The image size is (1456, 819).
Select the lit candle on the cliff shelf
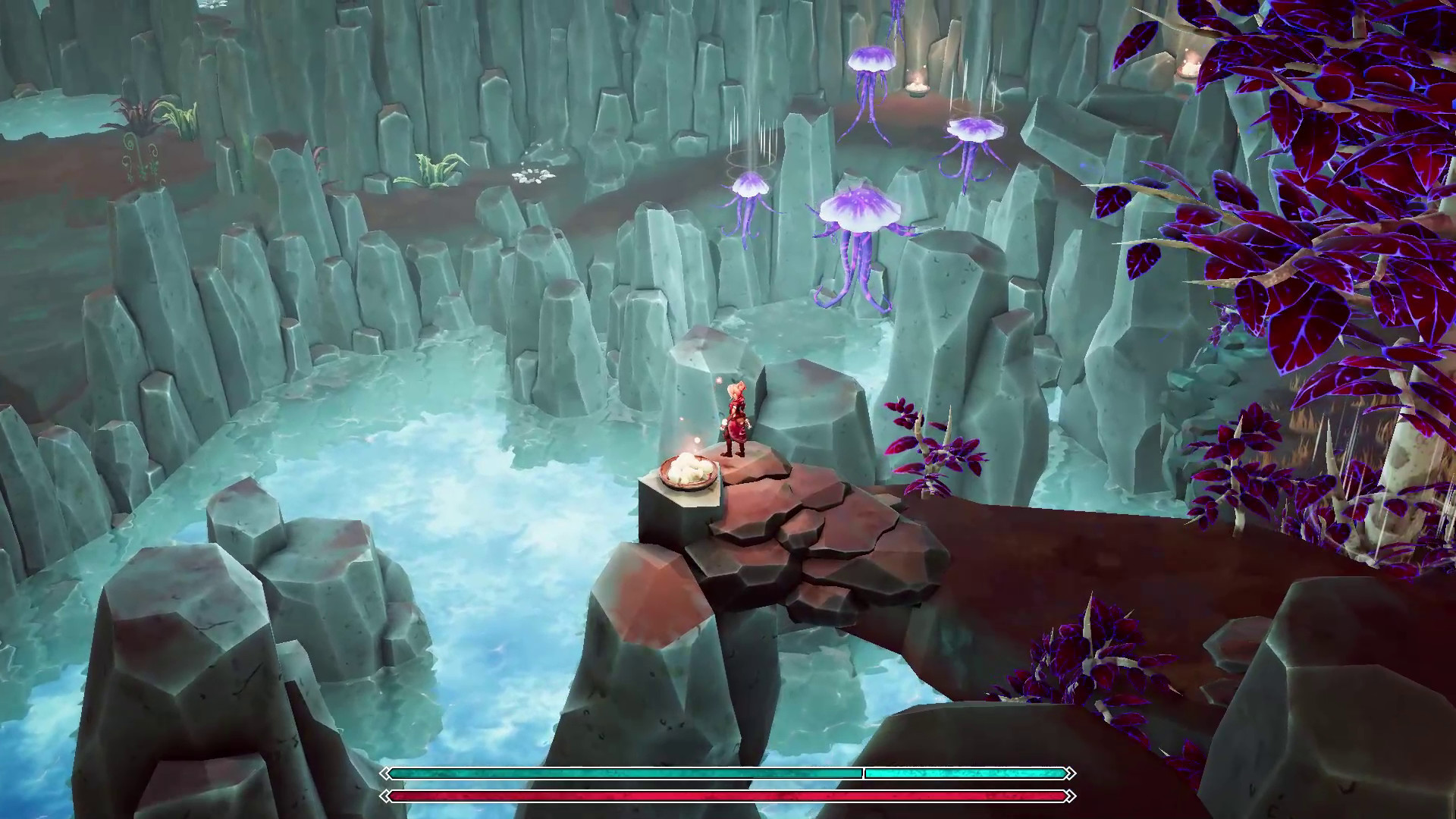click(916, 89)
